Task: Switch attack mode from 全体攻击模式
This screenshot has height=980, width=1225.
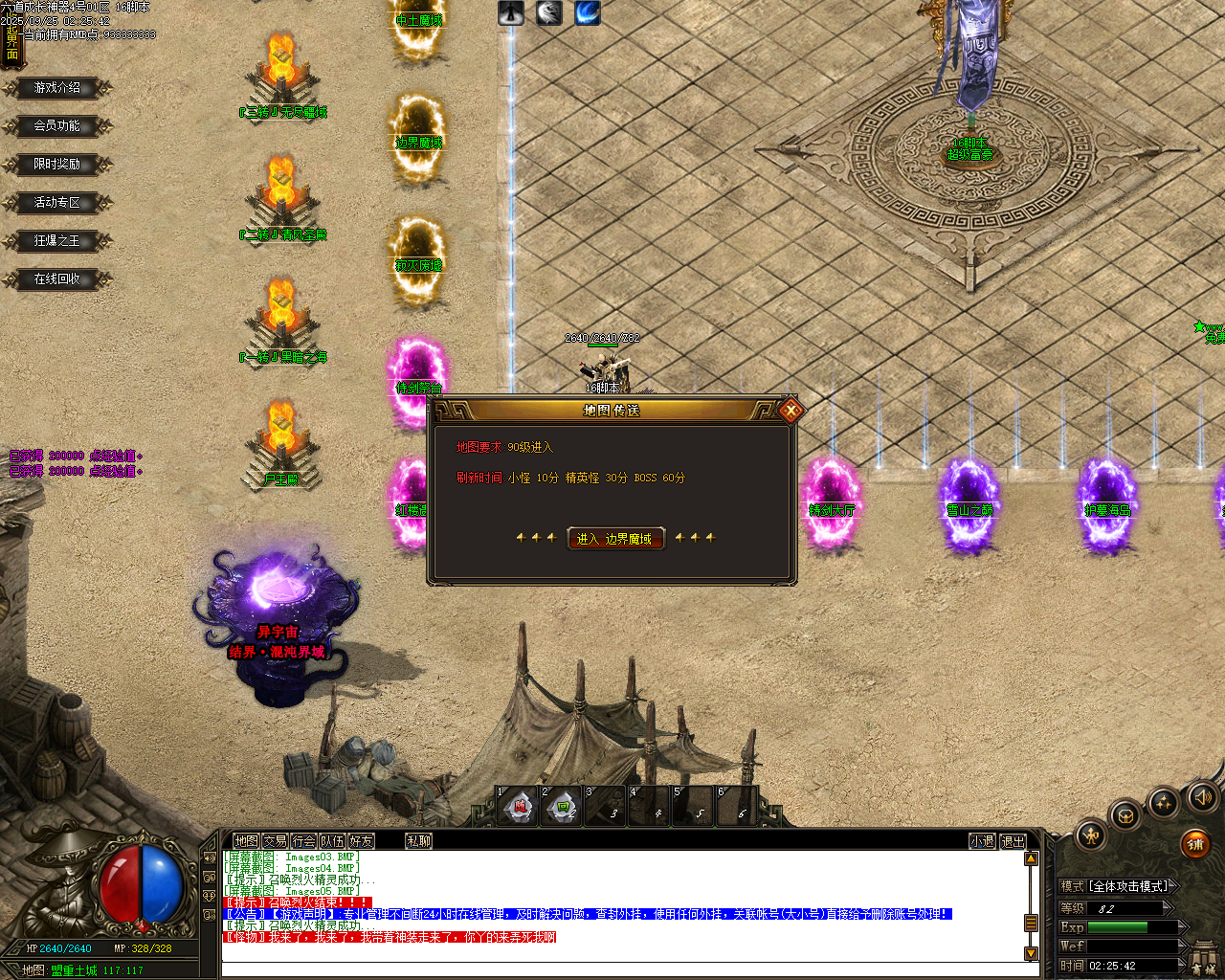Action: point(1128,885)
